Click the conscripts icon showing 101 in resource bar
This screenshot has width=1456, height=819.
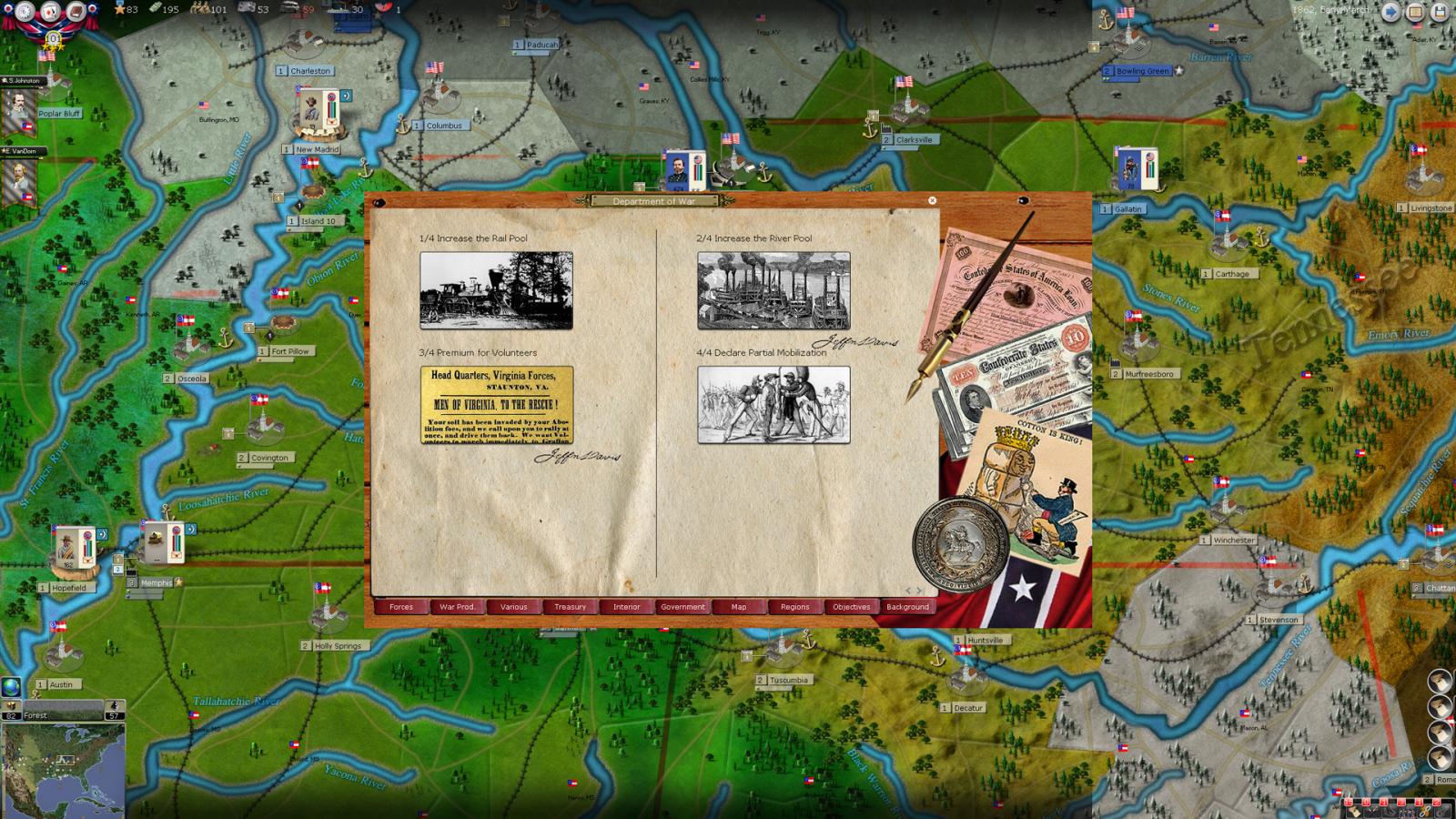[x=202, y=9]
